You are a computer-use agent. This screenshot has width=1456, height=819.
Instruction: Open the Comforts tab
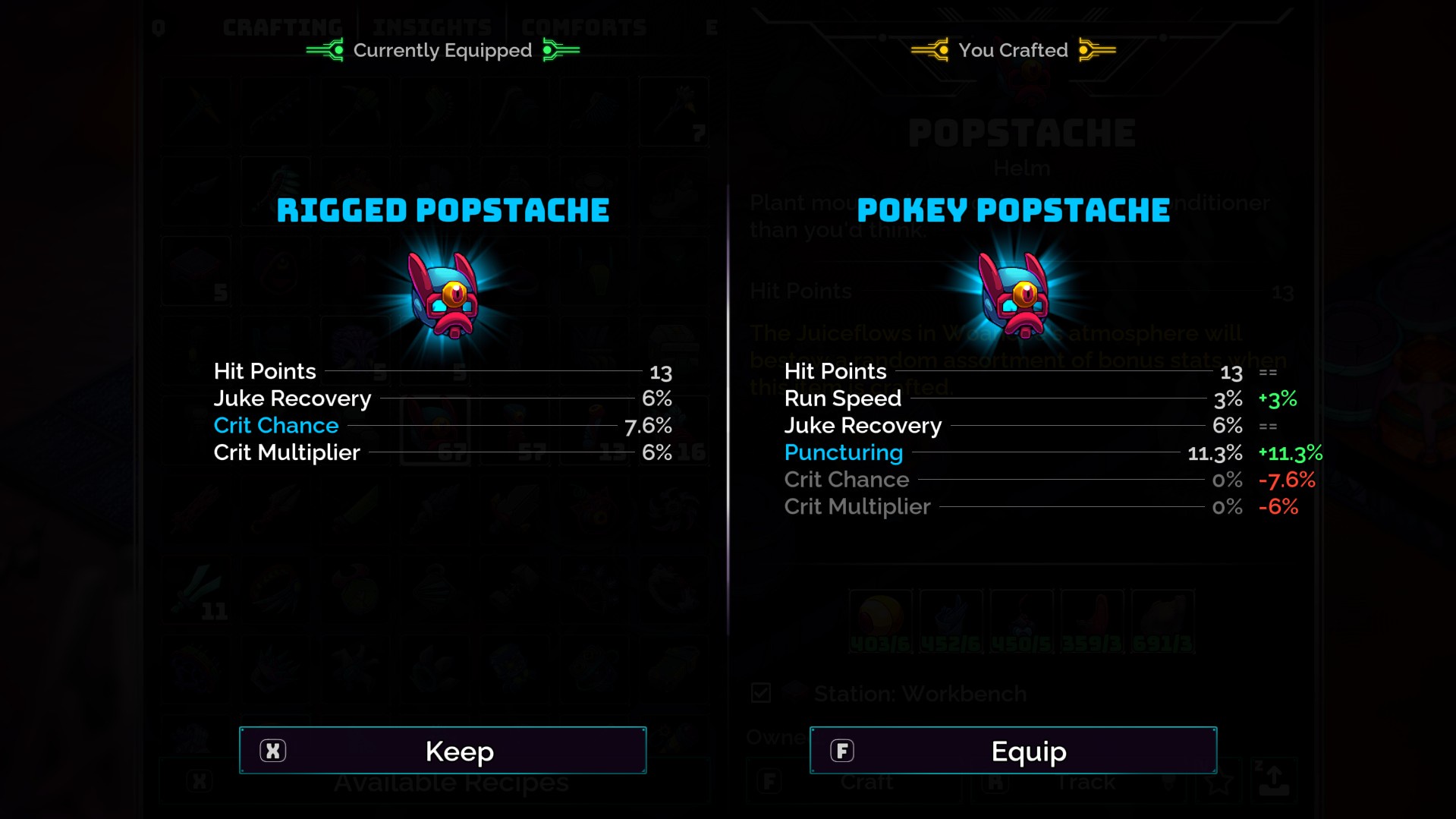585,25
